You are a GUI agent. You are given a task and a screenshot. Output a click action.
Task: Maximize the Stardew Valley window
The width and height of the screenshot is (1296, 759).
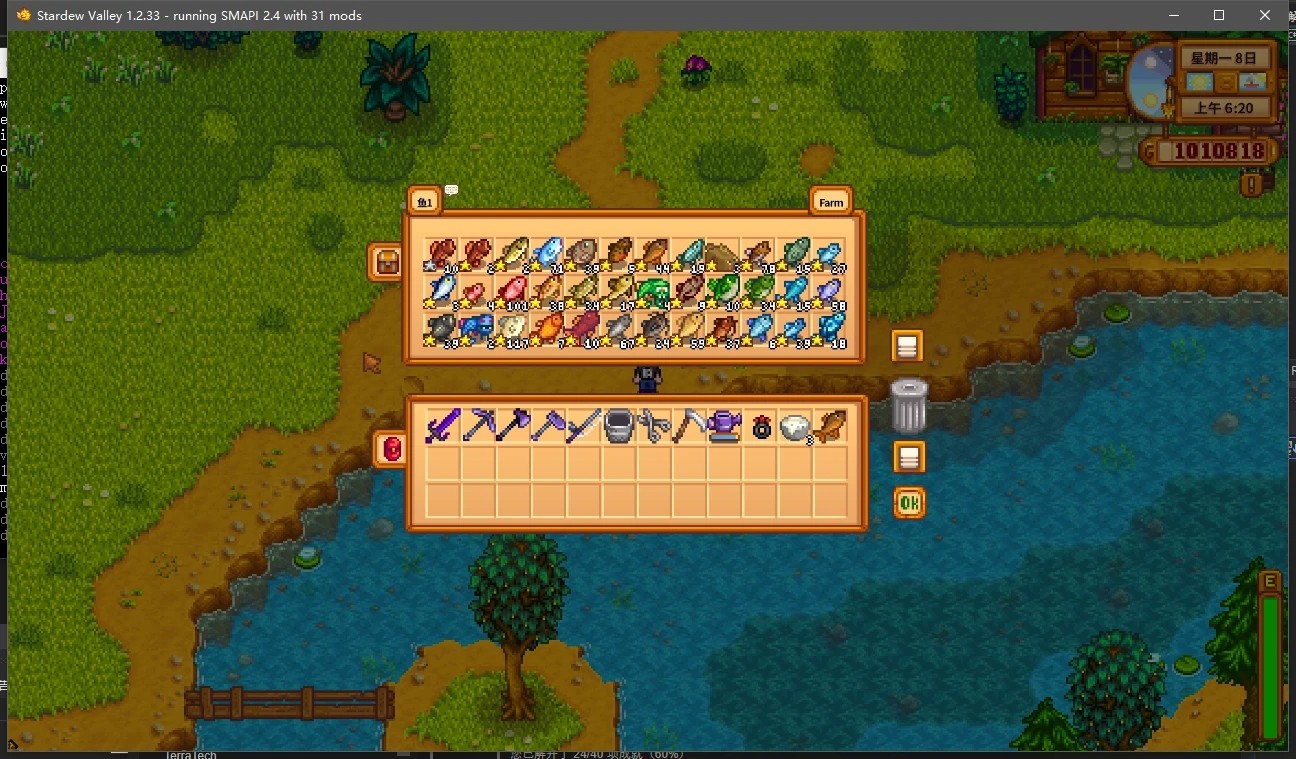click(1218, 15)
